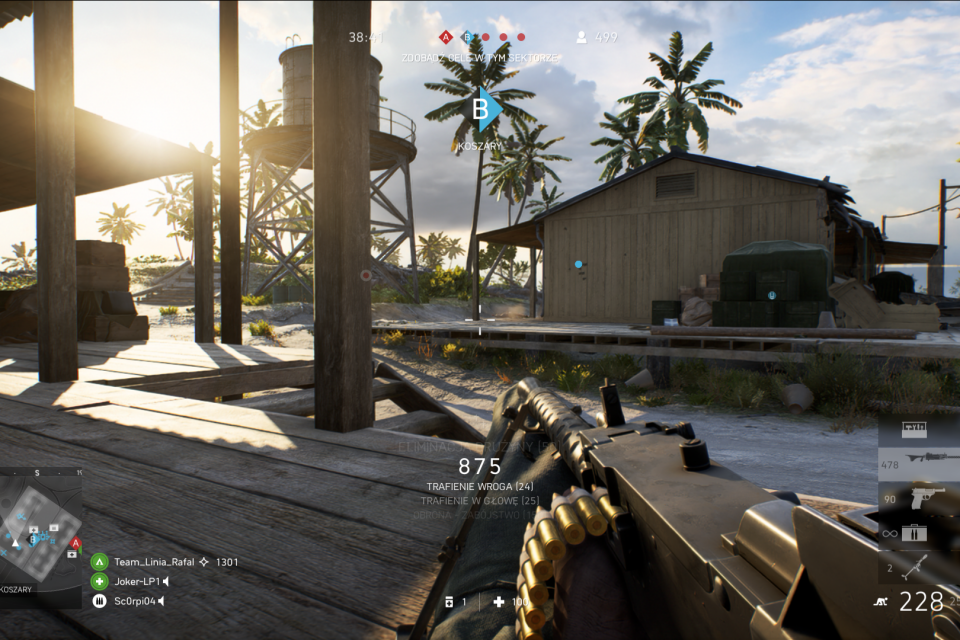Select squad member Sc0rpi04
Screen dimensions: 960x640
click(x=100, y=601)
